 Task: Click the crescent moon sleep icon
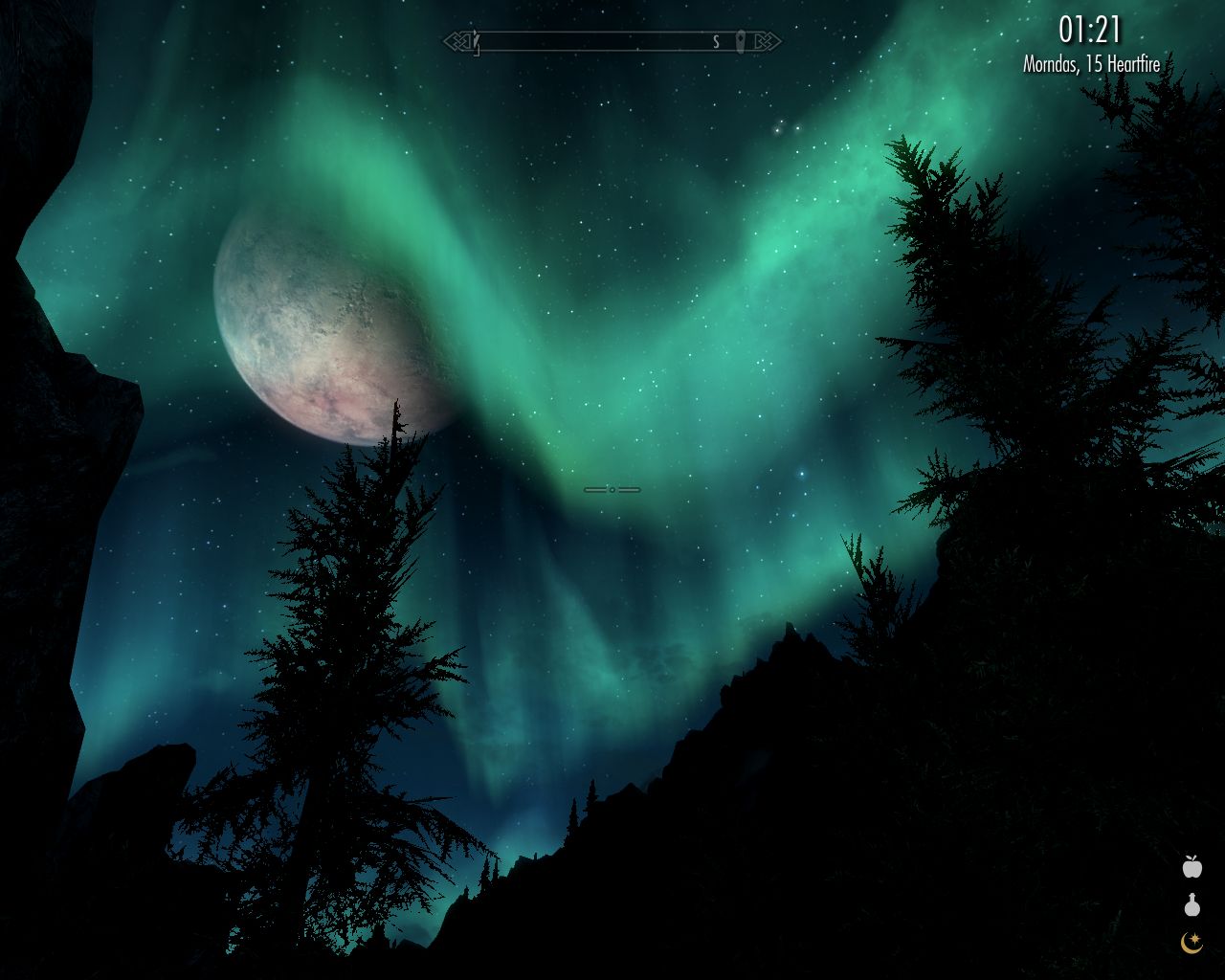[x=1192, y=943]
